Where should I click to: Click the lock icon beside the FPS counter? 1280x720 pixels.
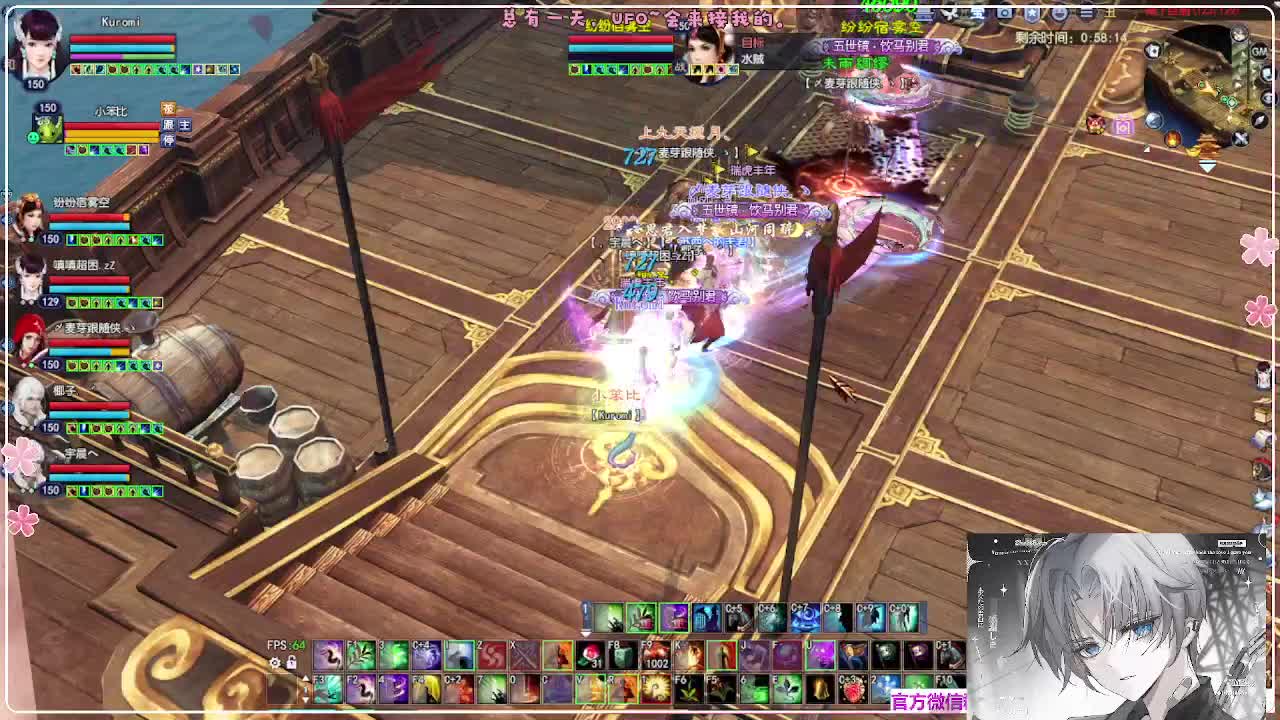tap(291, 660)
